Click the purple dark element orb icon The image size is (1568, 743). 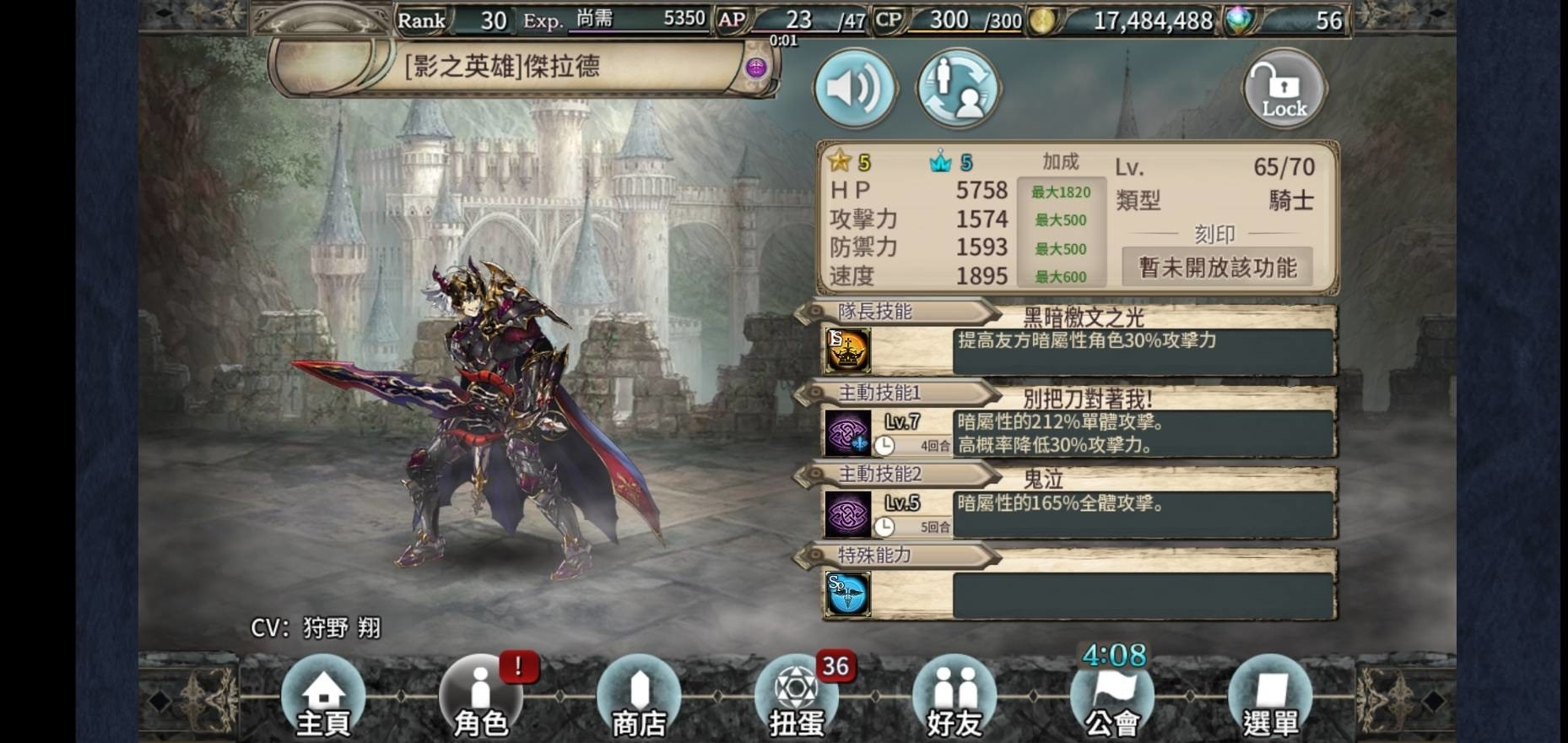(x=756, y=68)
